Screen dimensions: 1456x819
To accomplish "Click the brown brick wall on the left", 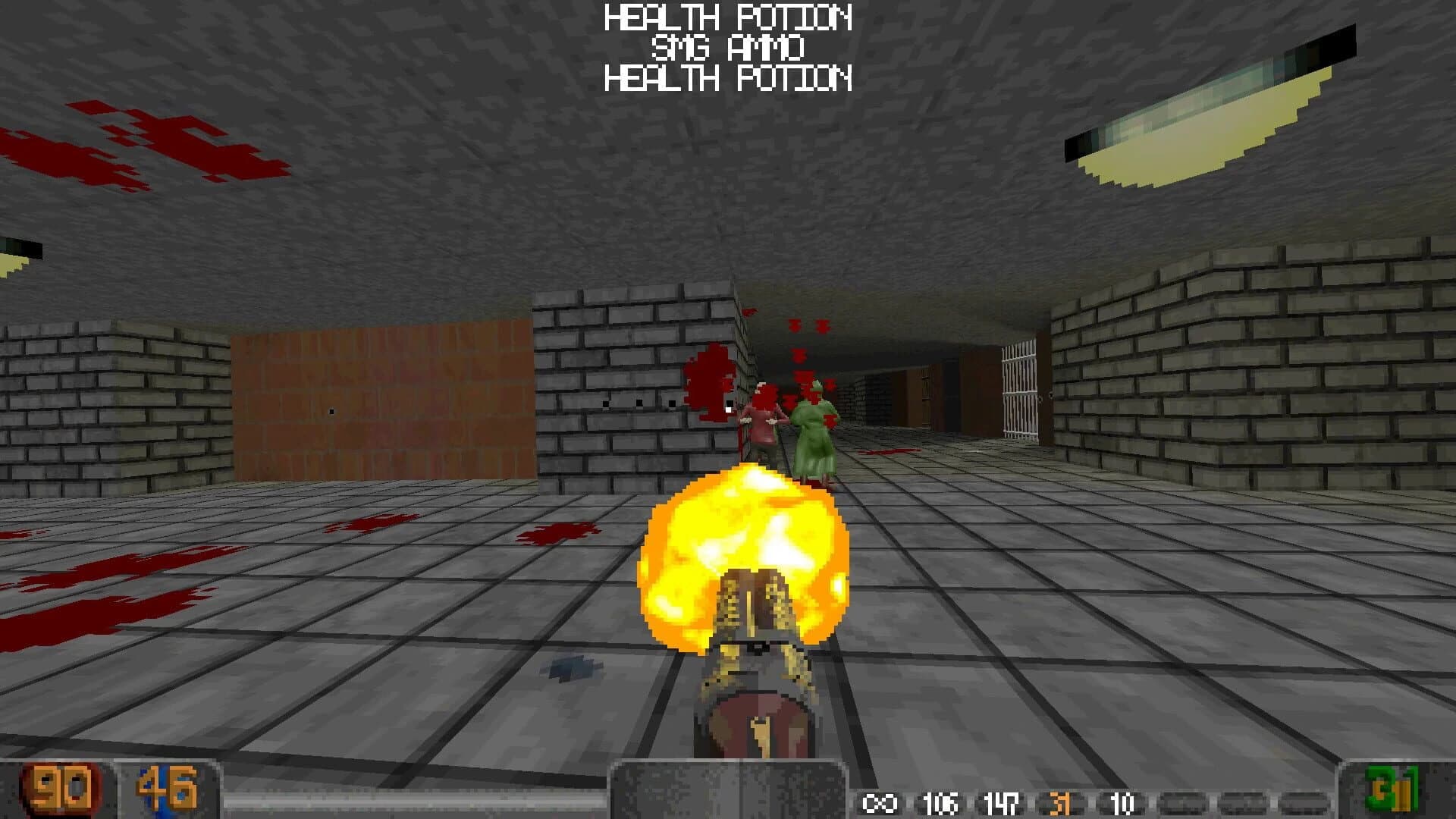I will point(379,394).
